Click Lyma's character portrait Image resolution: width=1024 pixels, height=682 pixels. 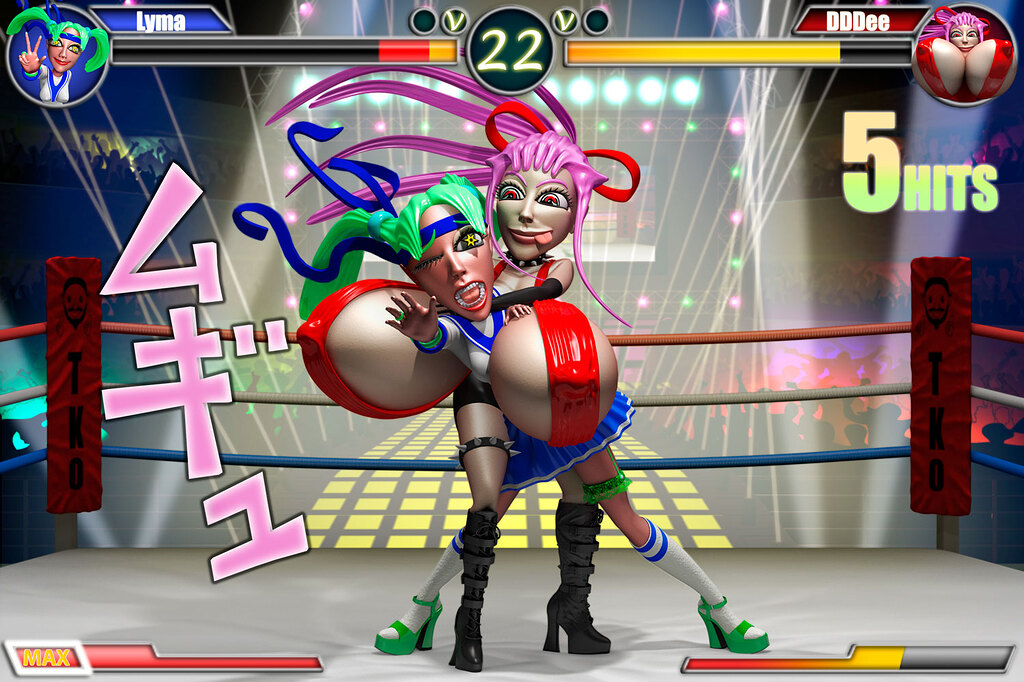tap(56, 56)
